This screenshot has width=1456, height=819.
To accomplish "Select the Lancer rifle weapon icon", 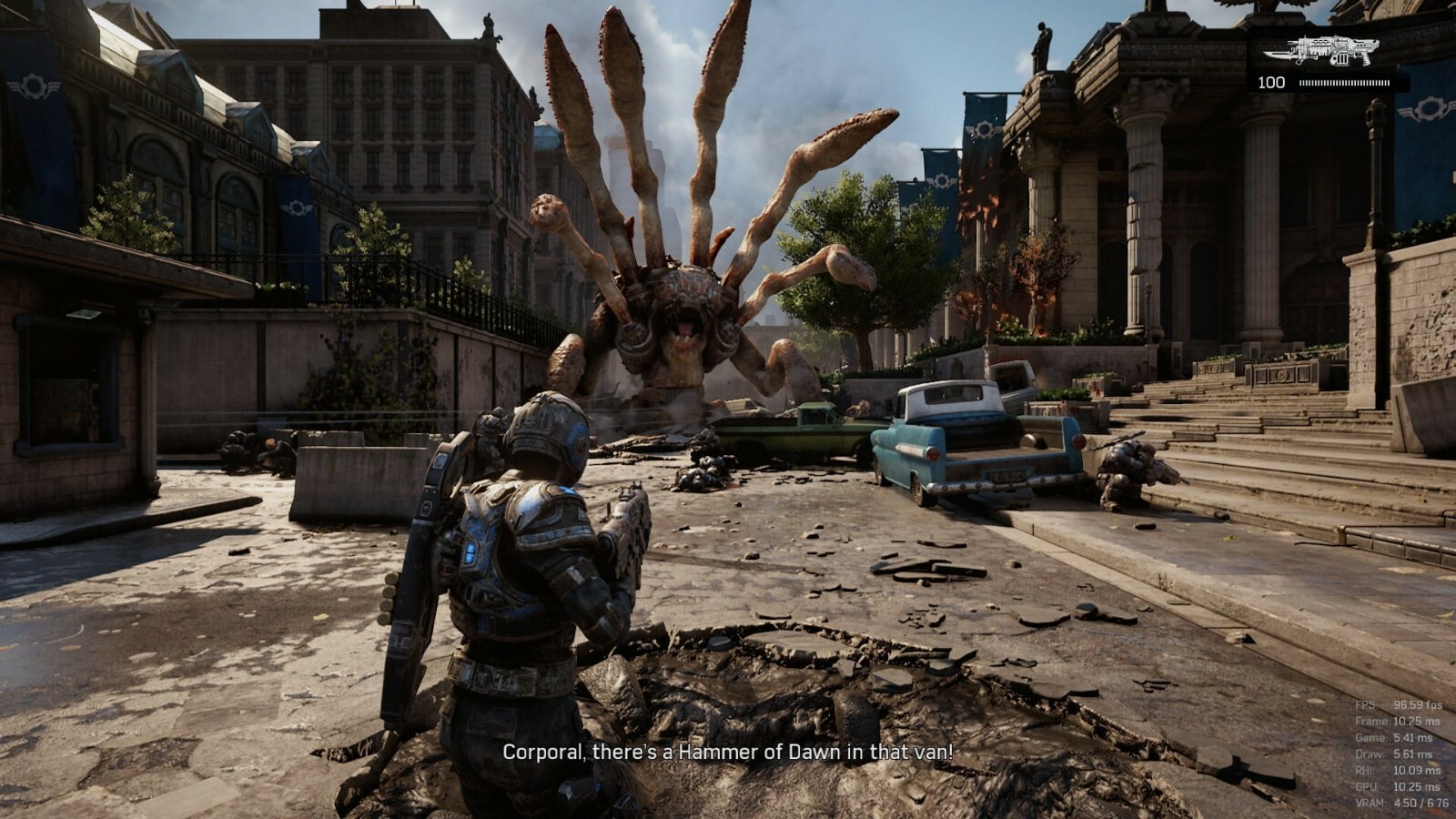I will click(1327, 51).
